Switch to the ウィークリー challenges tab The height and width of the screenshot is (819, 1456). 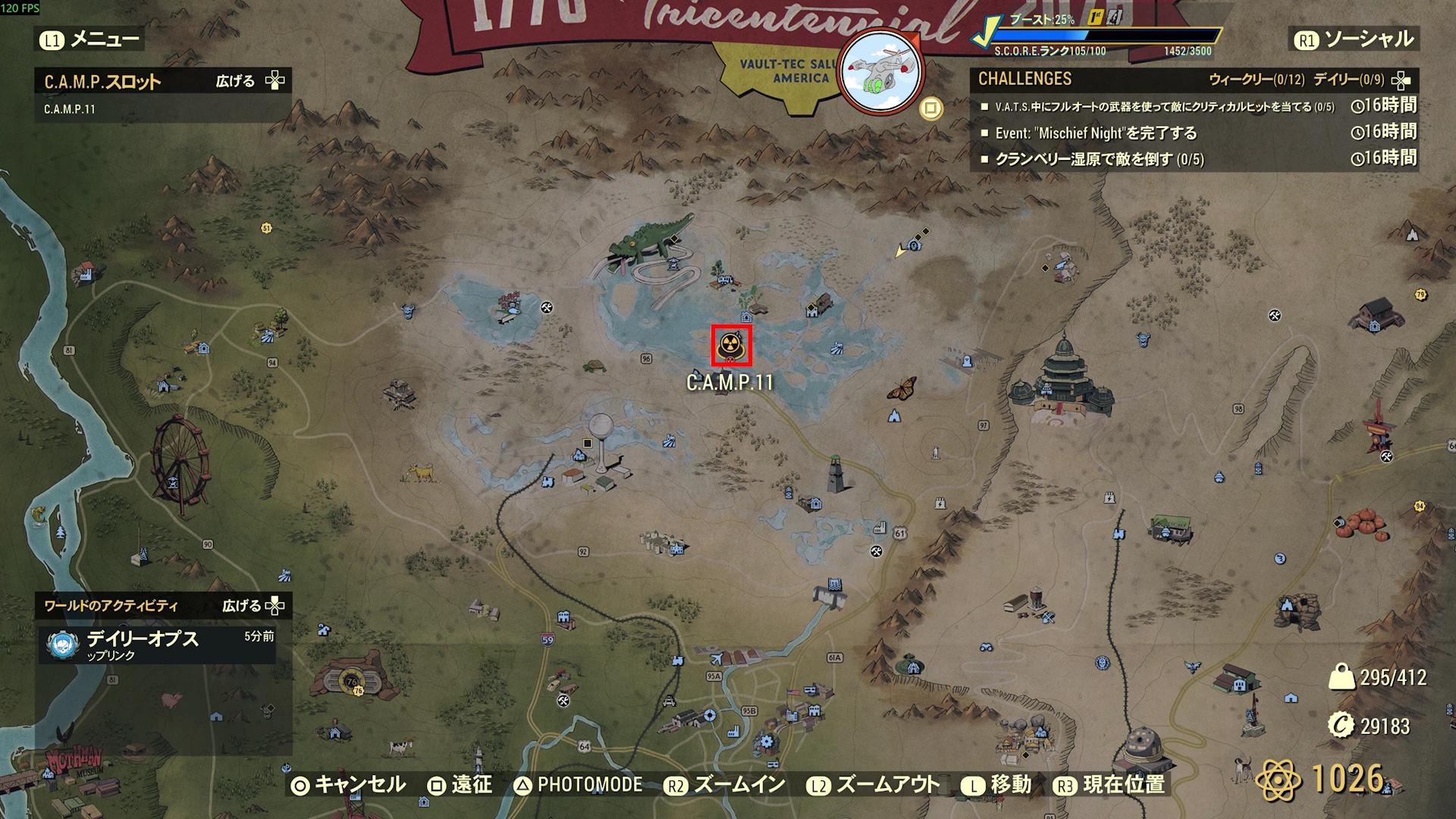click(1256, 80)
